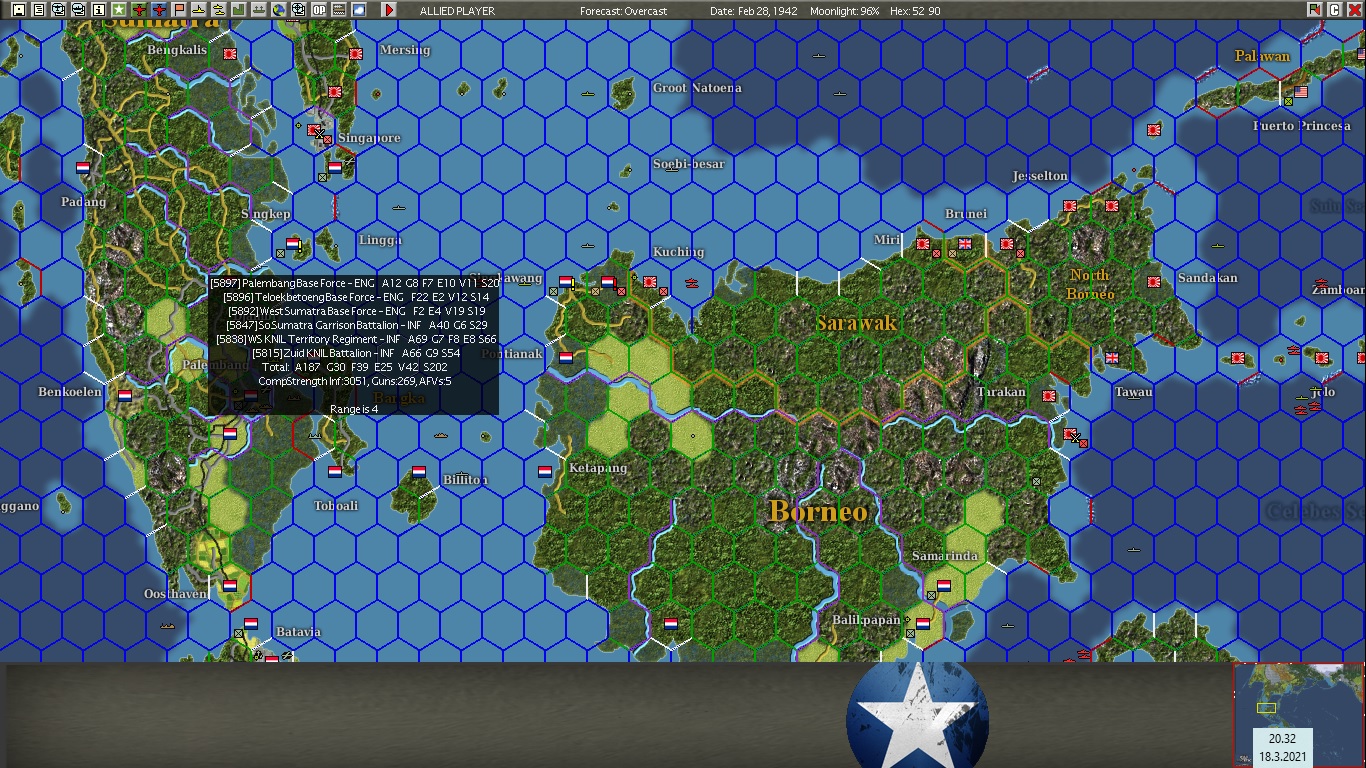Click the weather overlay cloud icon
The height and width of the screenshot is (768, 1366).
tap(359, 9)
